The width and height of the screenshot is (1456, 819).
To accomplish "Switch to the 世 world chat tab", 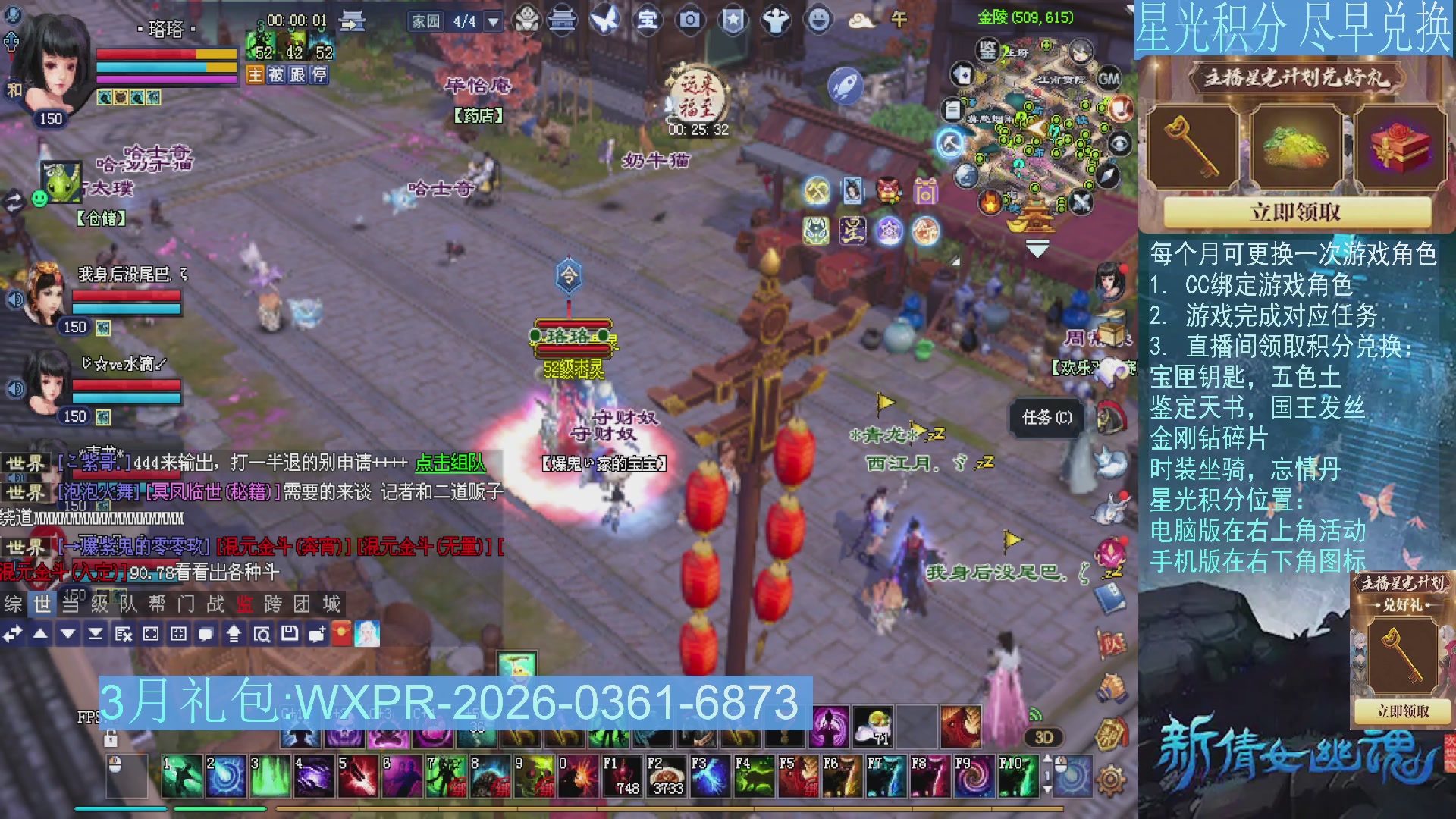I will (x=42, y=604).
